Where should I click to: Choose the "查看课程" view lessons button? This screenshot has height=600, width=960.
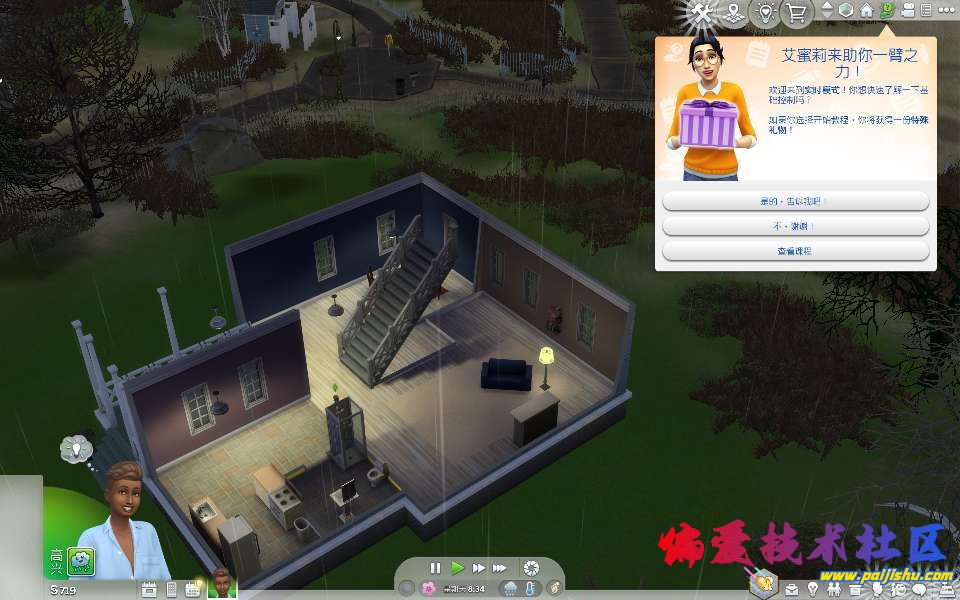pyautogui.click(x=795, y=251)
